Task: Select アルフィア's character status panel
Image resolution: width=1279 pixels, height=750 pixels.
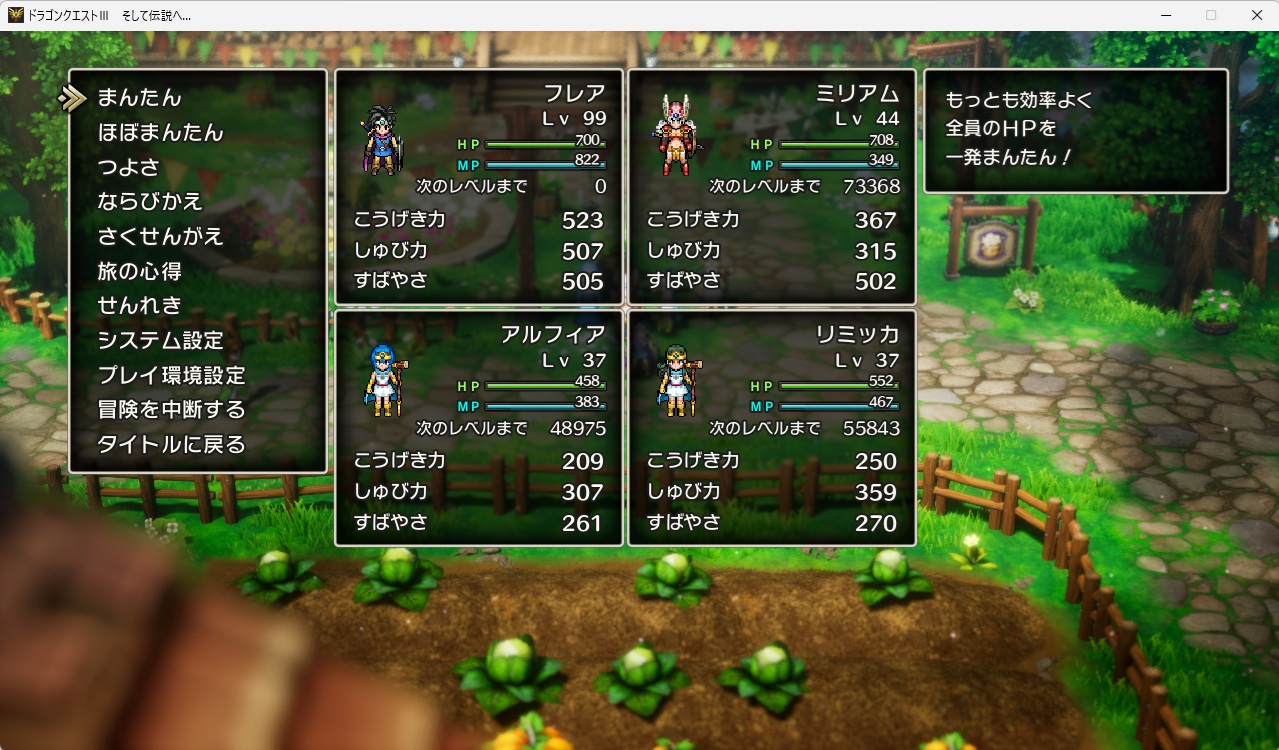Action: [x=479, y=428]
